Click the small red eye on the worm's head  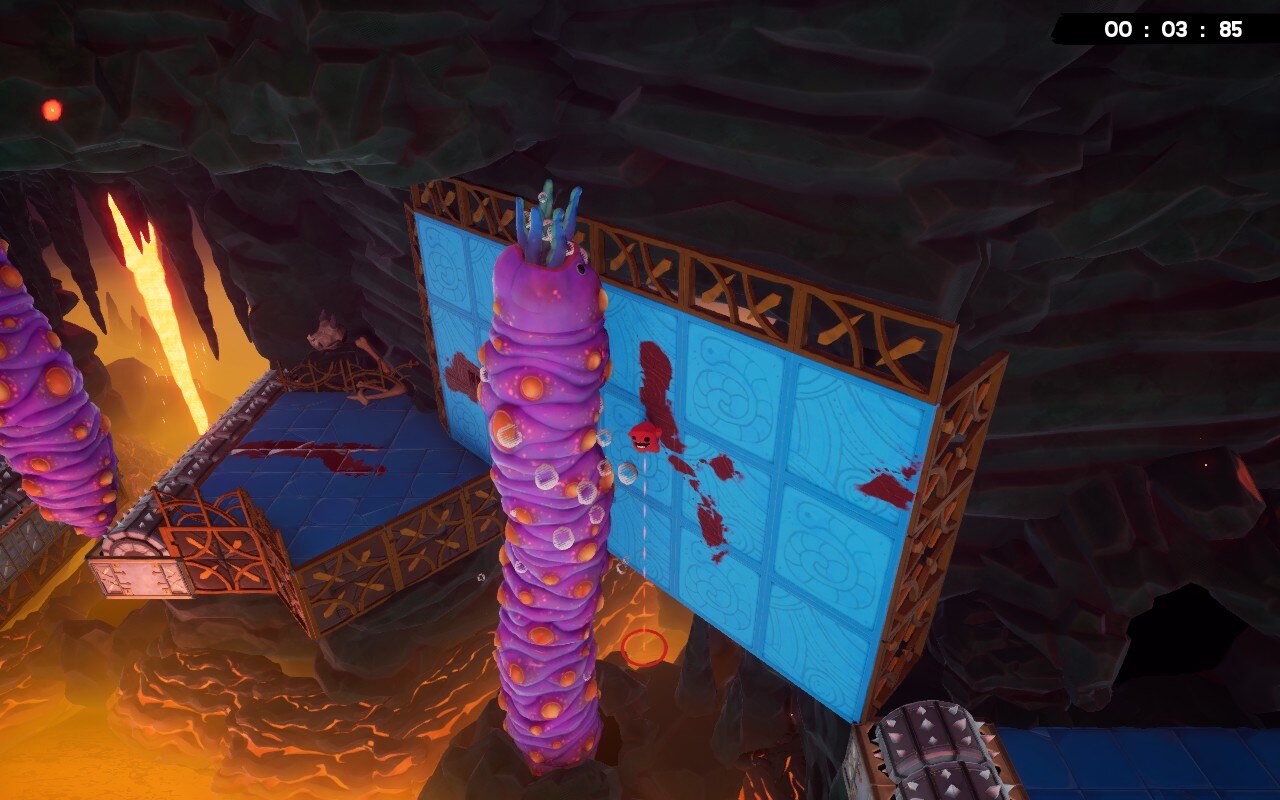point(581,268)
